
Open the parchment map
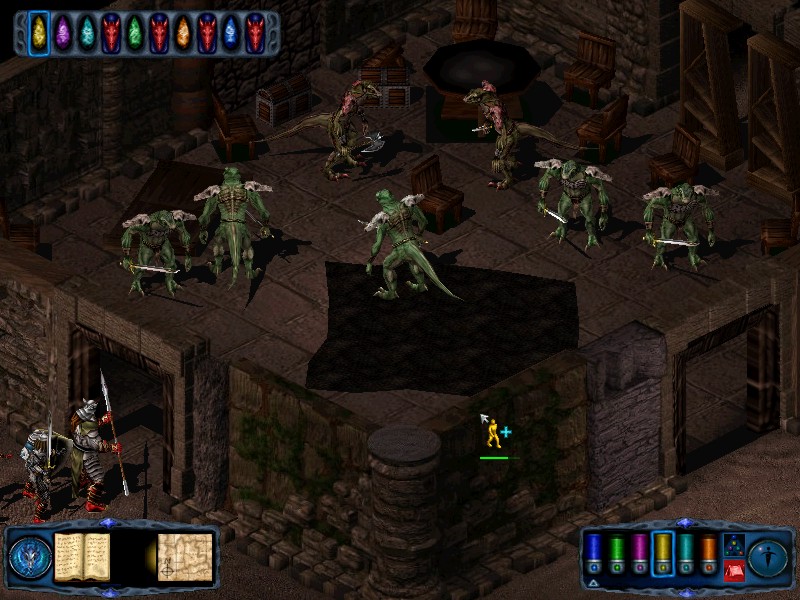point(185,556)
